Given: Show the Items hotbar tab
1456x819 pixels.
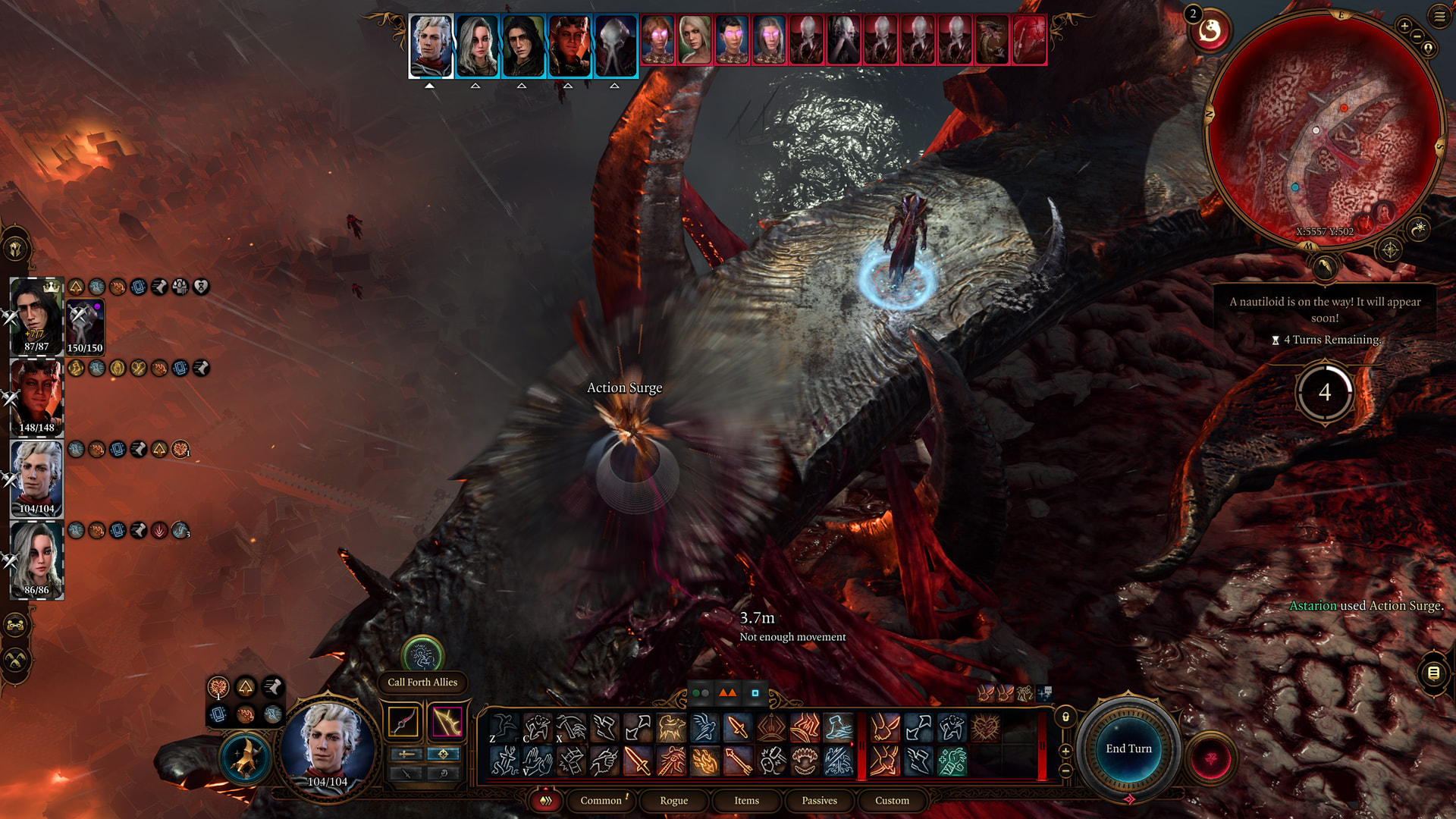Looking at the screenshot, I should click(x=746, y=801).
